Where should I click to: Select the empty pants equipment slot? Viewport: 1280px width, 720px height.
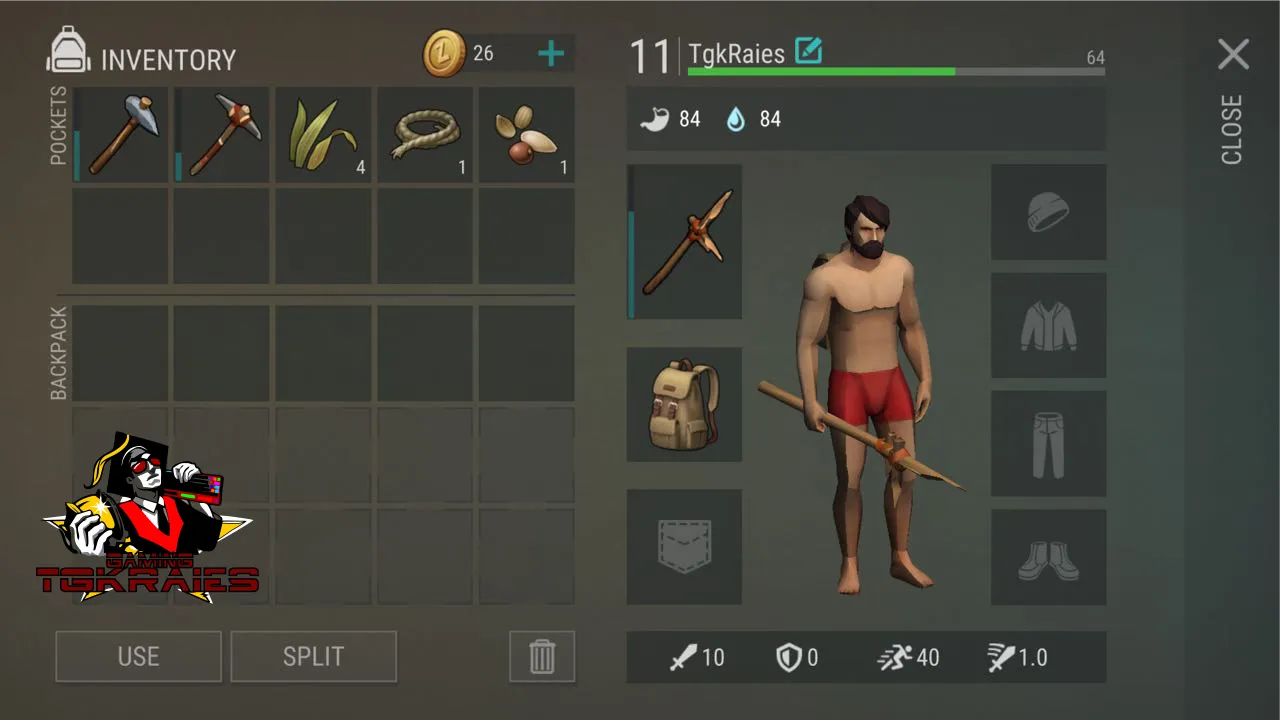[1048, 444]
